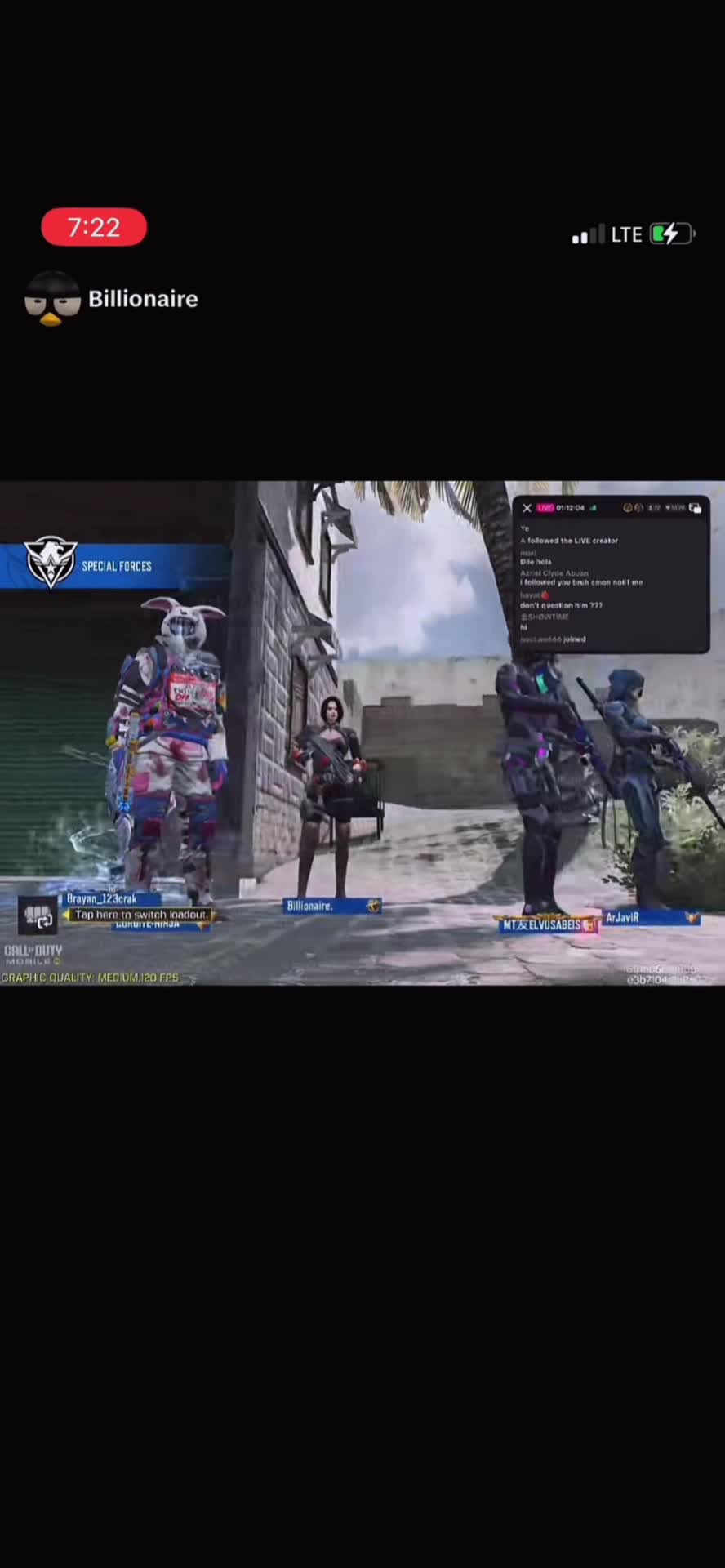725x1568 pixels.
Task: Close the LIVE chat overlay
Action: (527, 508)
